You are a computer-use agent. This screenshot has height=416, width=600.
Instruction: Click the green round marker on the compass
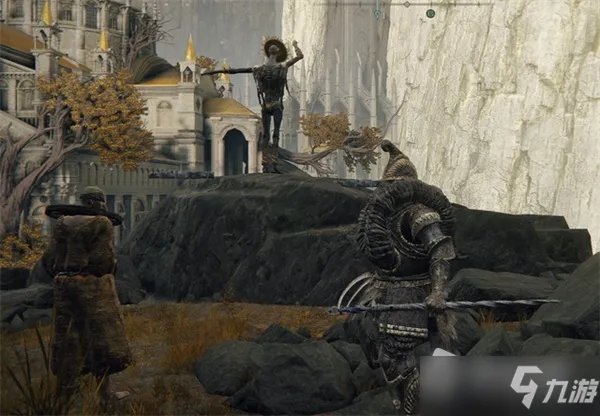(430, 13)
